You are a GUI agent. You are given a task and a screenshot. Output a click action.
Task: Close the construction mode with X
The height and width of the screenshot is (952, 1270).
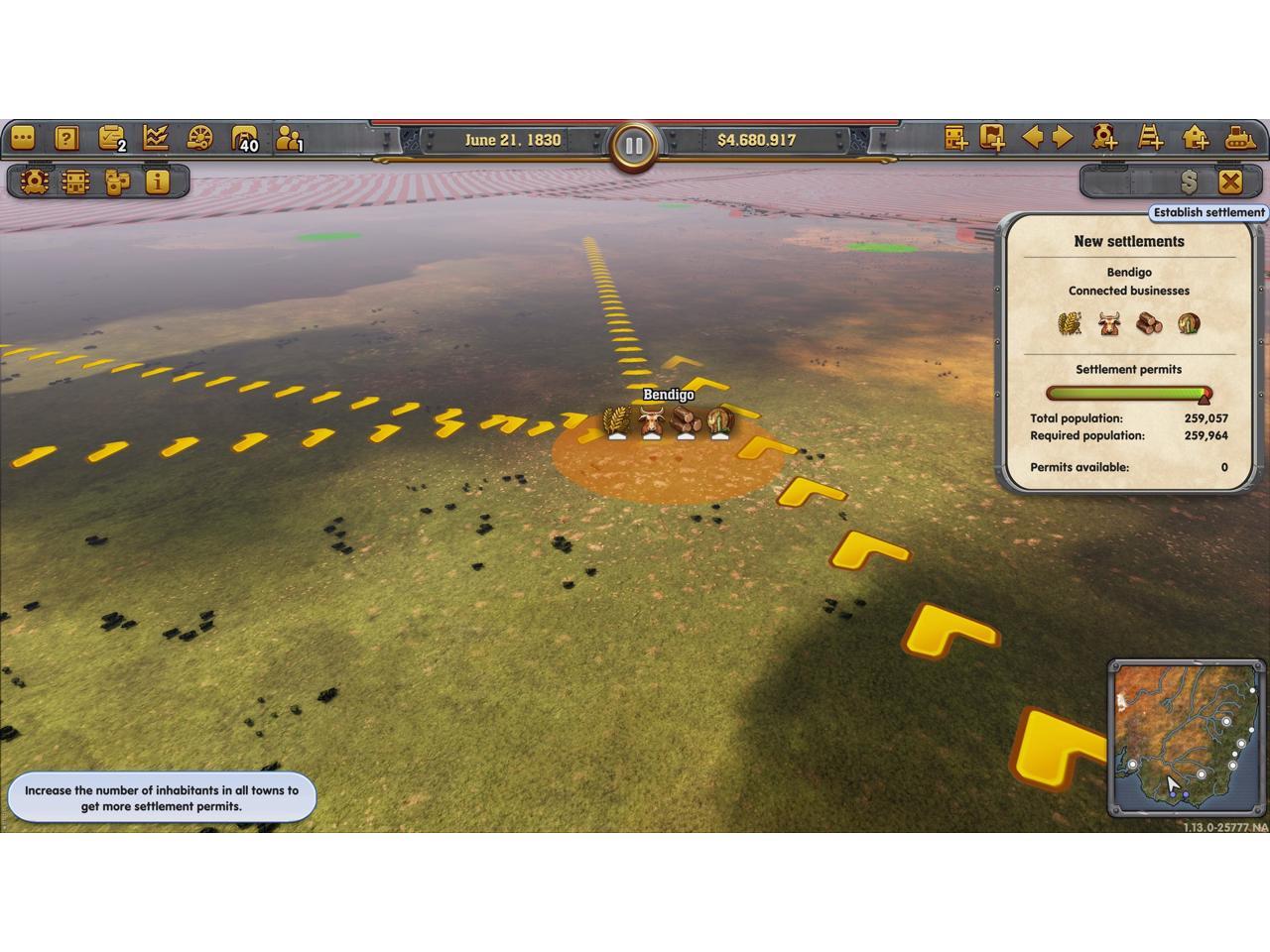(1230, 181)
